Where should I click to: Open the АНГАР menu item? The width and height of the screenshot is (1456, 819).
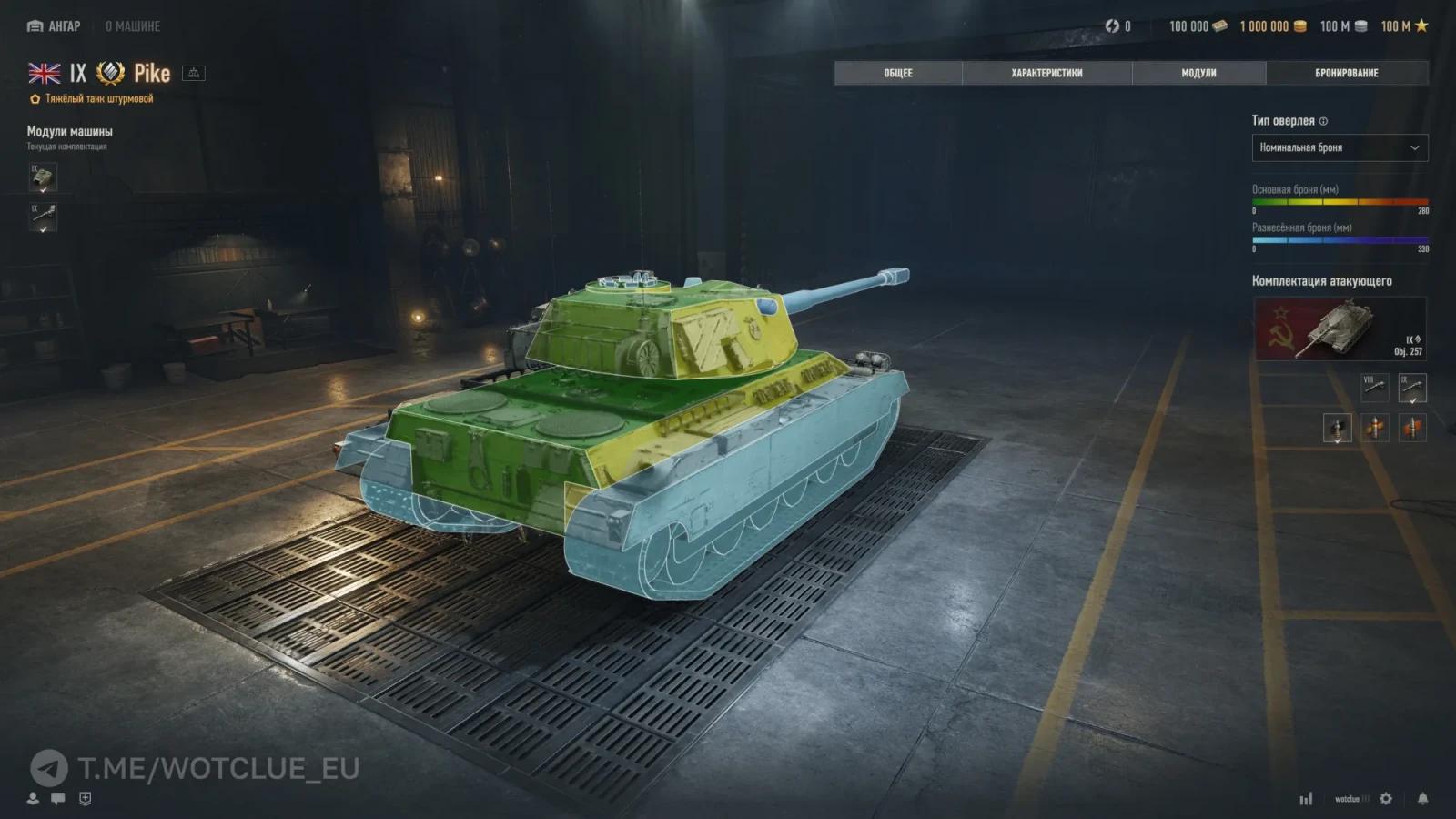tap(56, 26)
